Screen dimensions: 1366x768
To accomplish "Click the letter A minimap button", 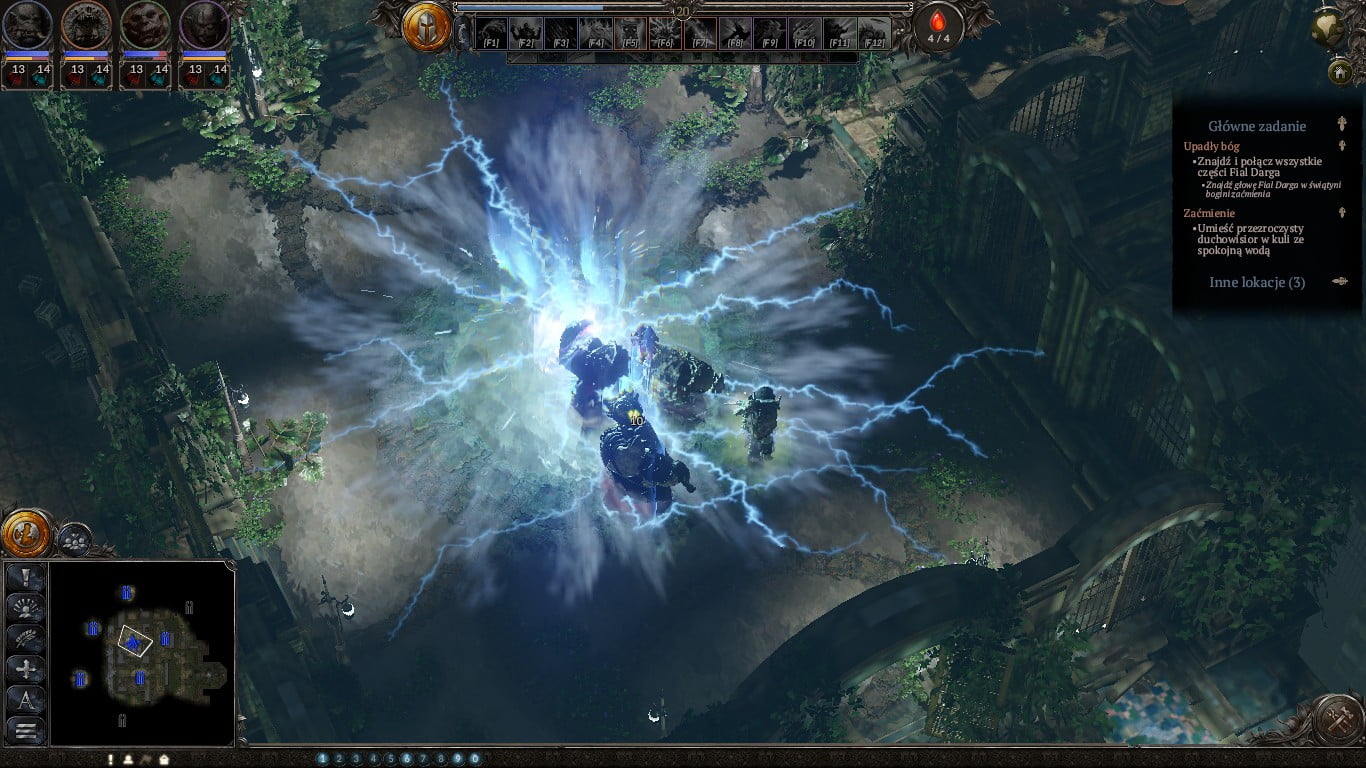I will (26, 699).
